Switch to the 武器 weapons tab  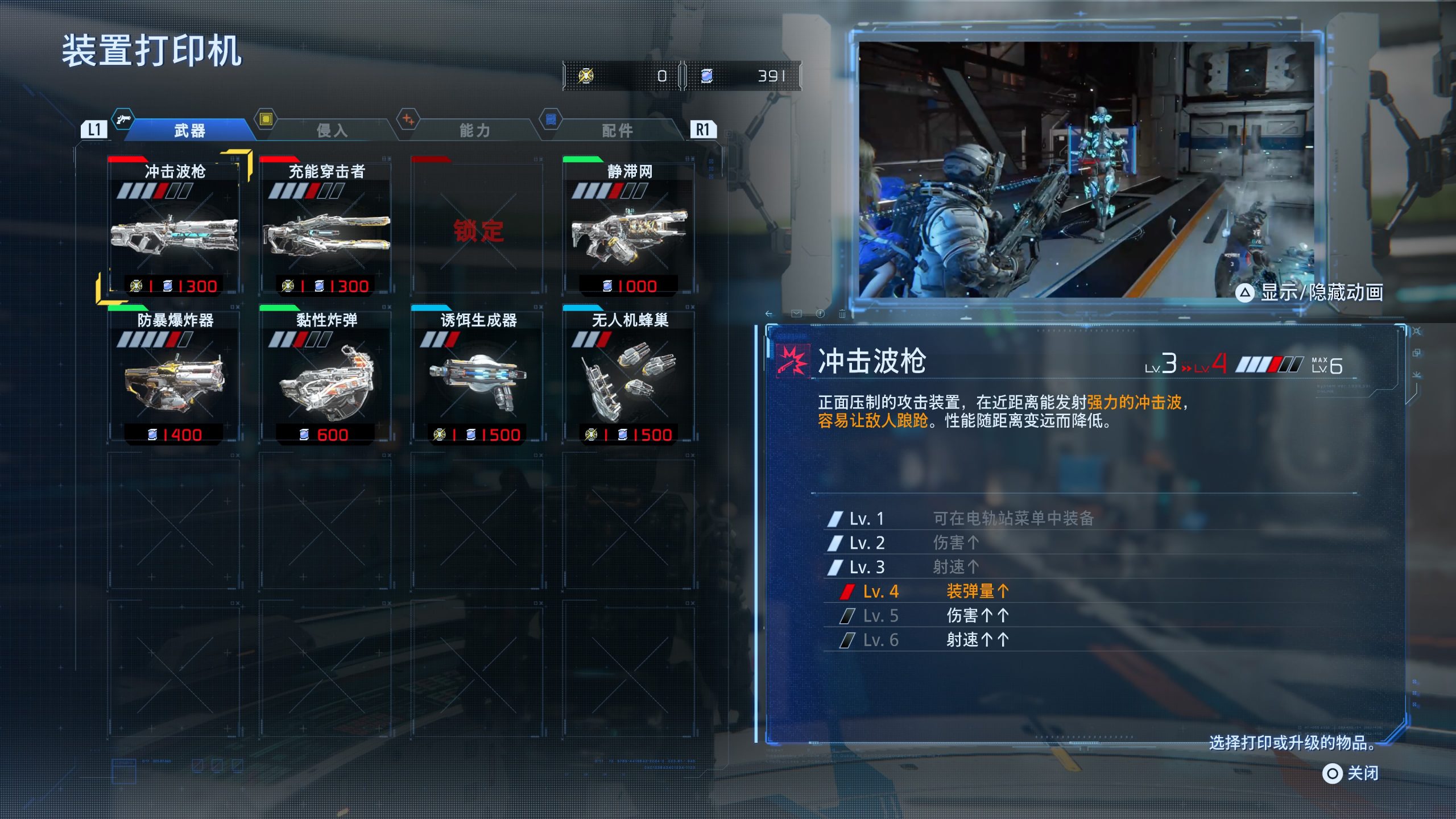(x=189, y=130)
